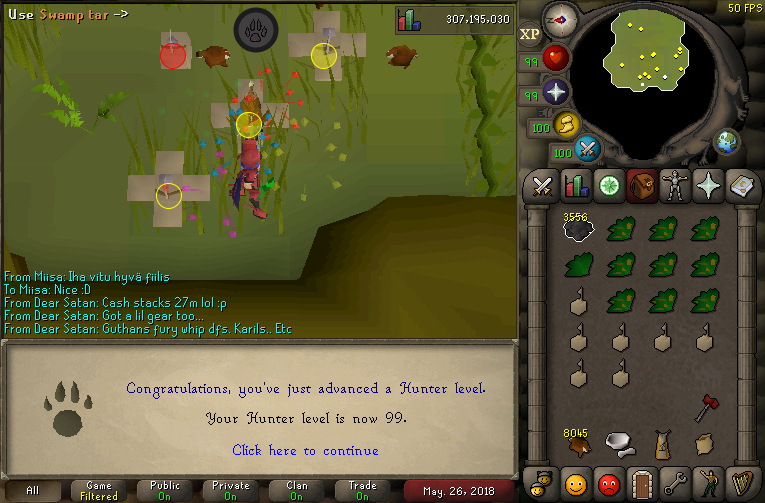Screen dimensions: 765x503
Task: Switch to the Combat Options tab
Action: click(543, 186)
